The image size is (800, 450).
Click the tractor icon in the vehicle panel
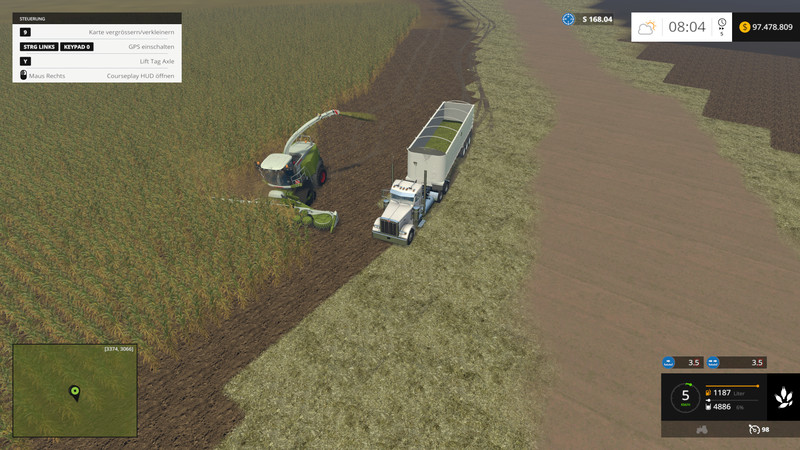click(702, 429)
